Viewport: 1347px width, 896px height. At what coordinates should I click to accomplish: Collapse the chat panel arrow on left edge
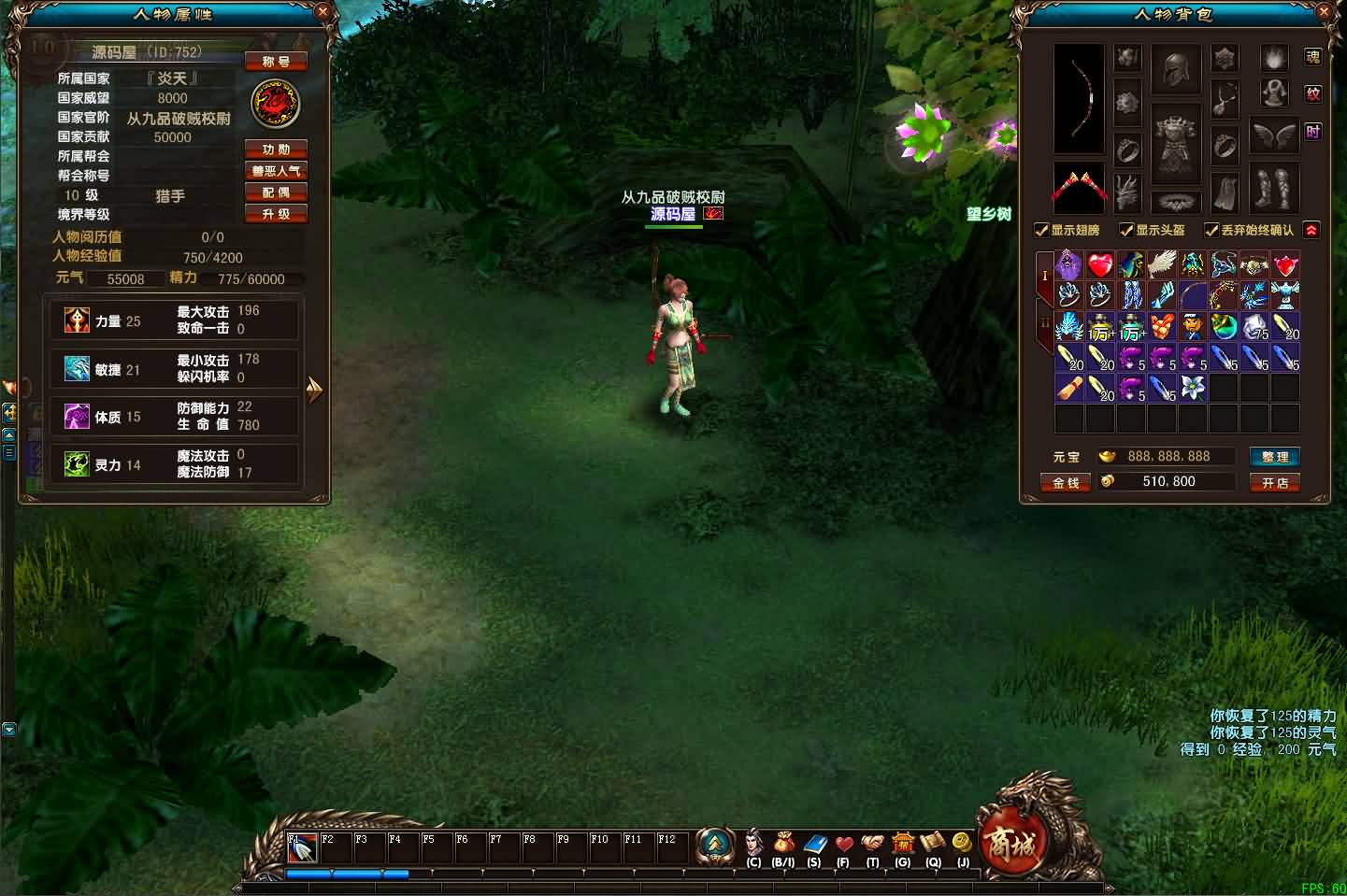(x=9, y=728)
